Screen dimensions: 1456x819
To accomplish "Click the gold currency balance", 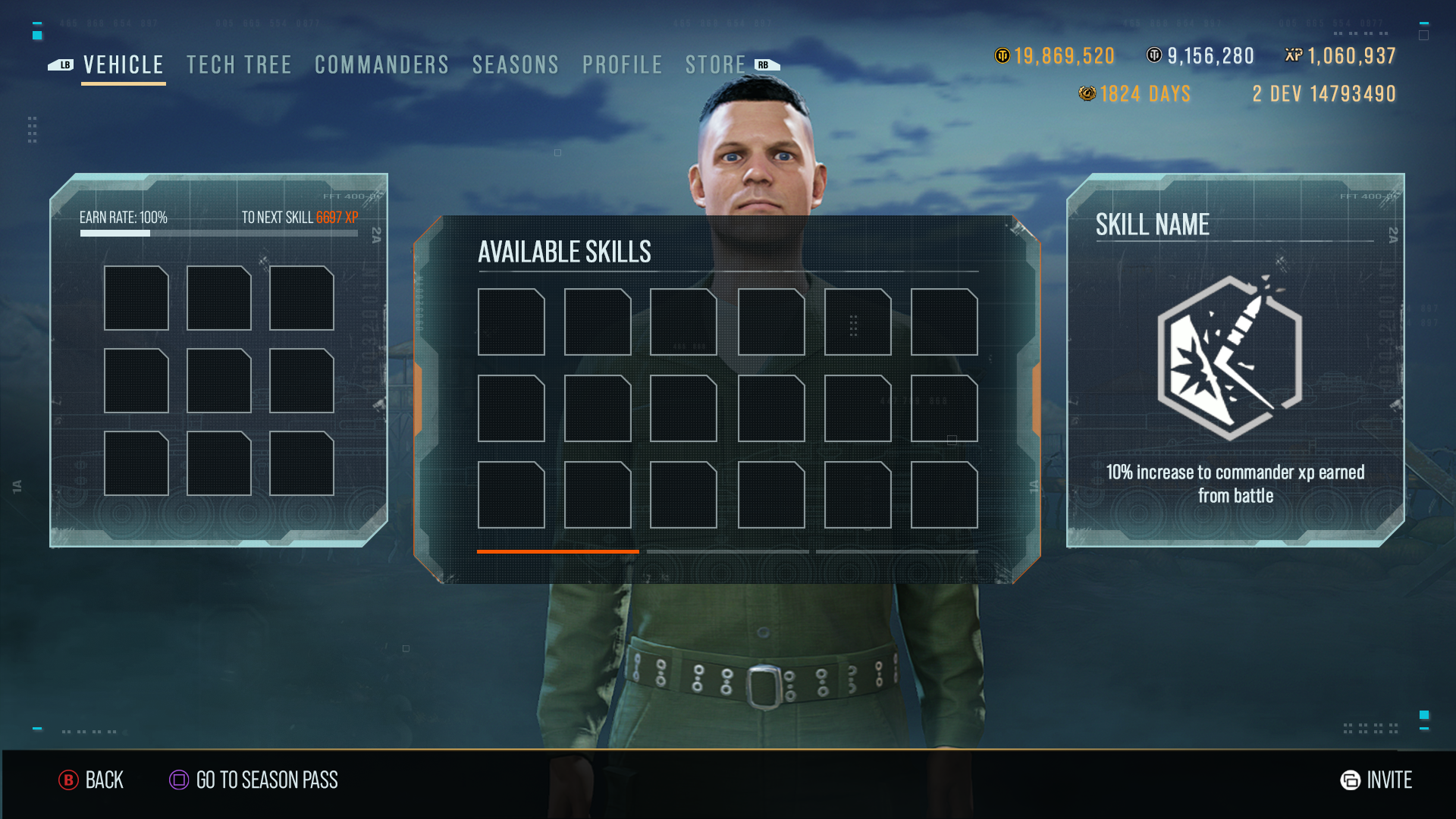I will (x=1055, y=56).
